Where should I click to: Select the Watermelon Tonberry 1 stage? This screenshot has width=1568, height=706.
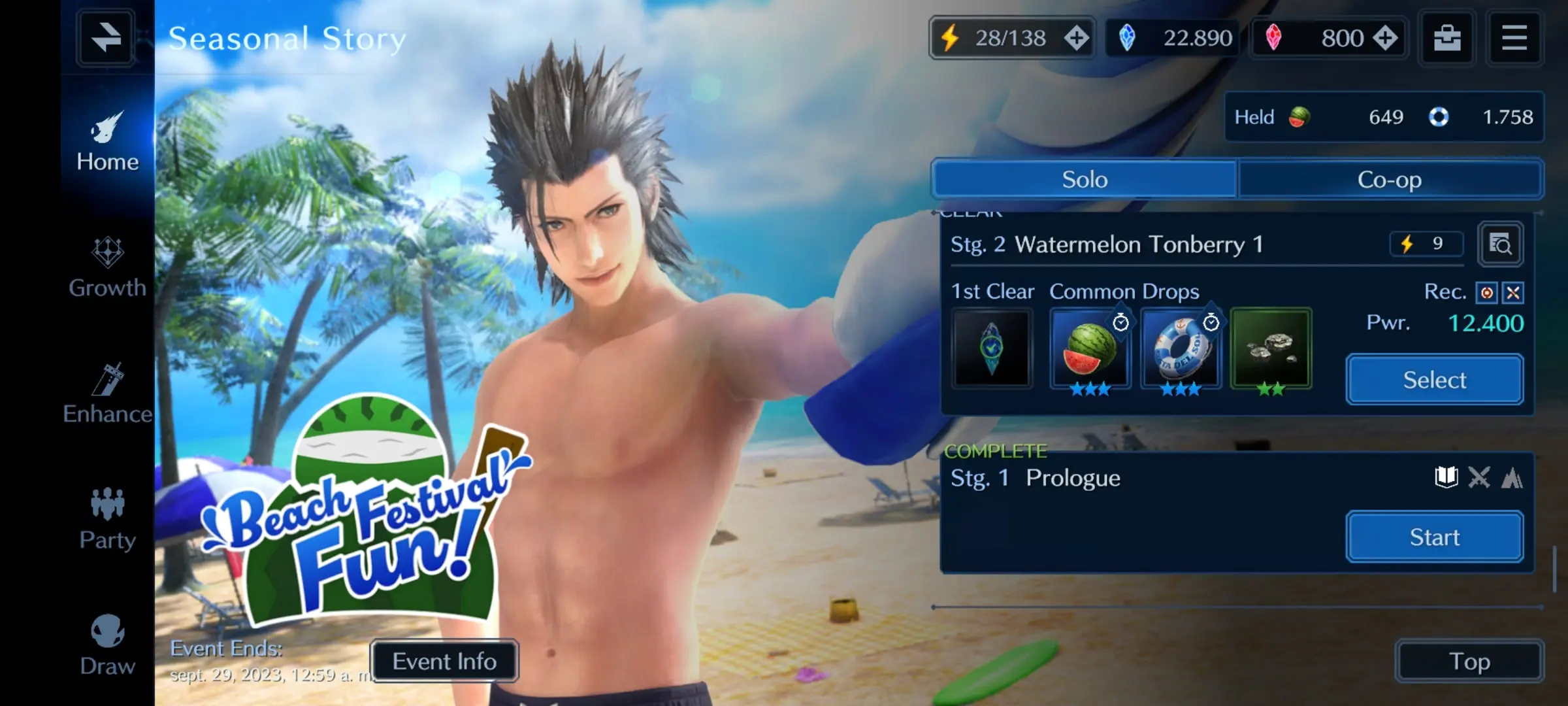tap(1435, 380)
